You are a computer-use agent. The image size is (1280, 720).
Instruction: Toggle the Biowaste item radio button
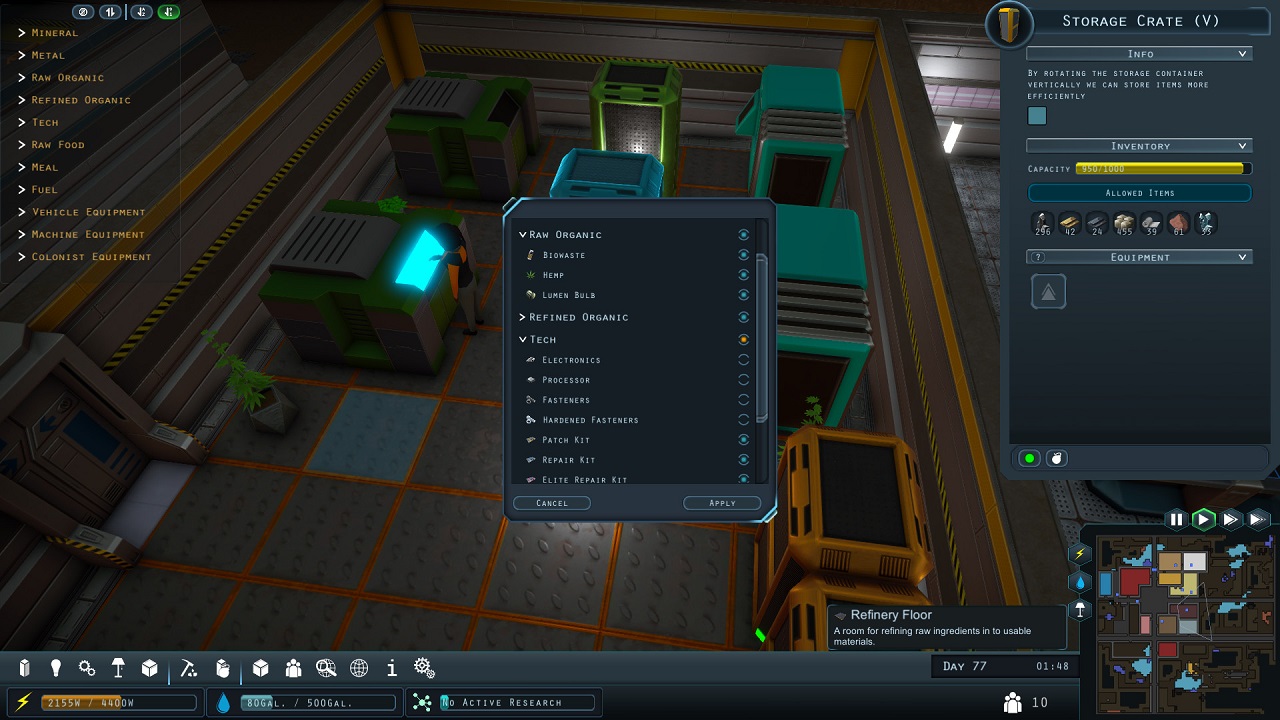744,255
